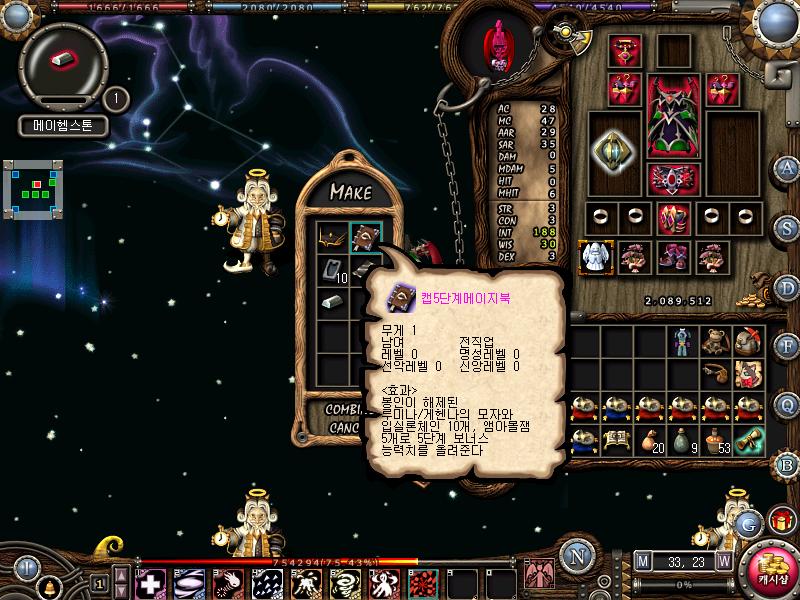Click the round N button
Image resolution: width=800 pixels, height=600 pixels.
(x=576, y=555)
